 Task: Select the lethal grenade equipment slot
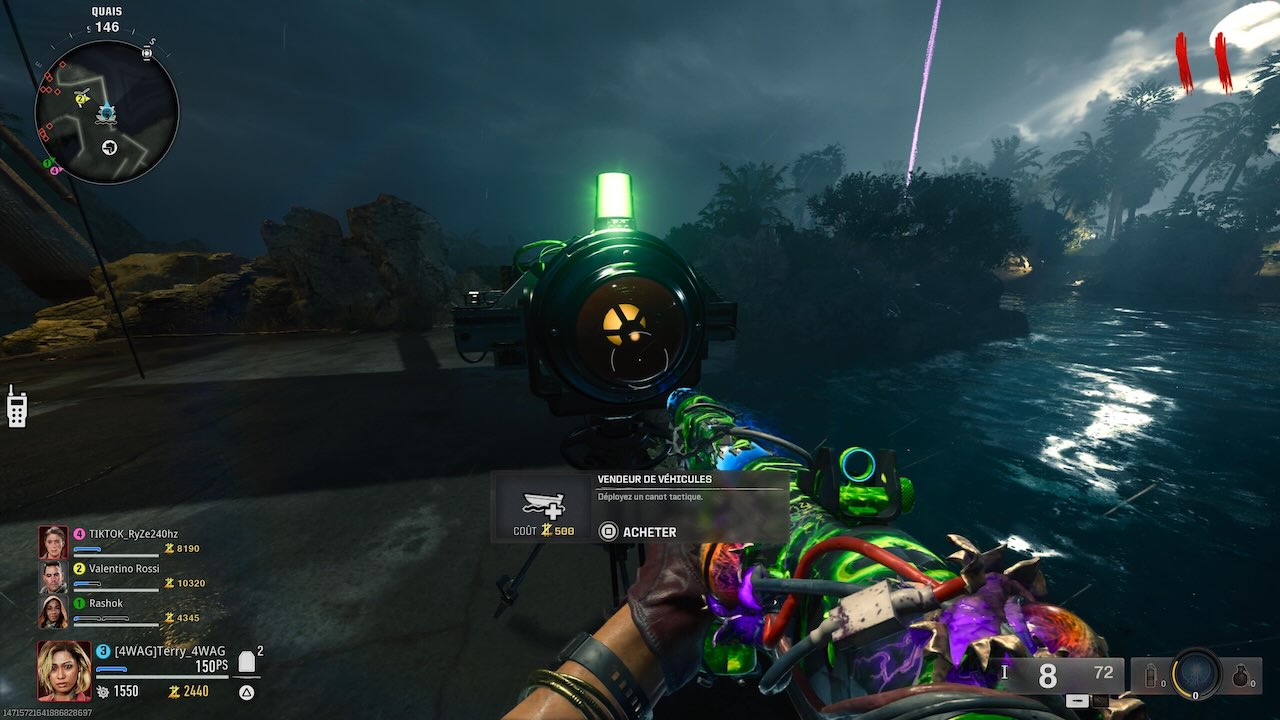click(x=1241, y=676)
